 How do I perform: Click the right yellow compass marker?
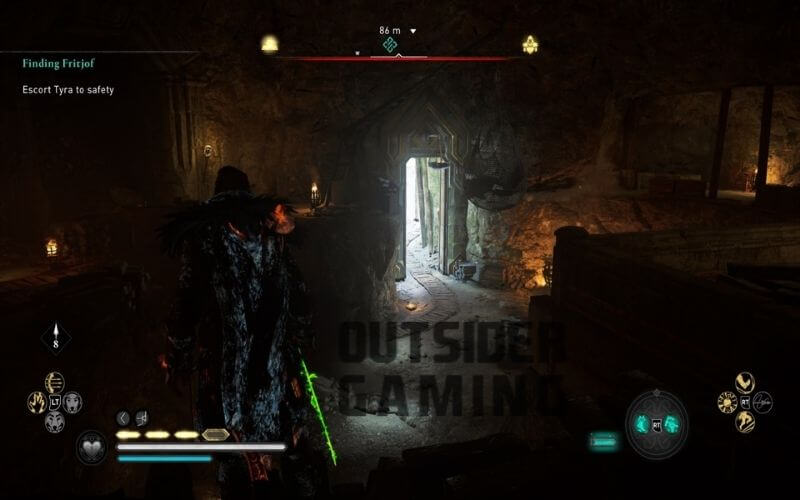click(x=530, y=44)
